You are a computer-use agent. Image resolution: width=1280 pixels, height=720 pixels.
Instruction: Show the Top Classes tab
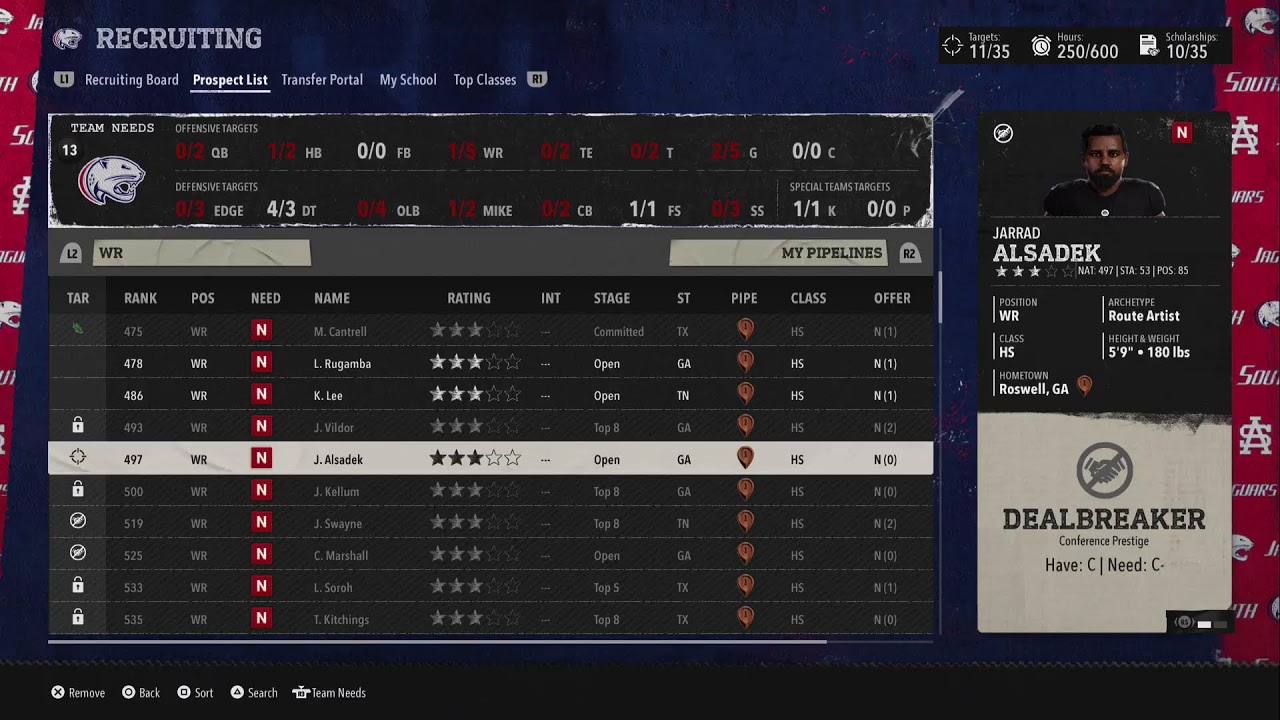[x=484, y=80]
